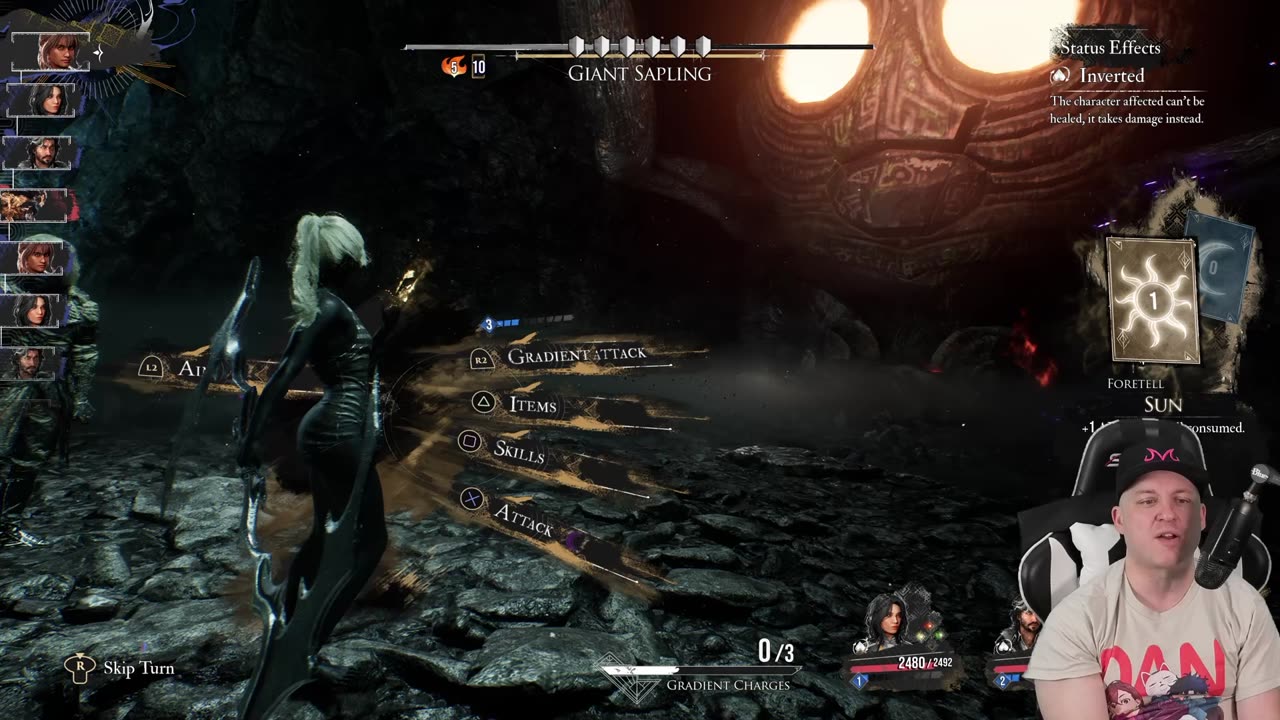Open the Items battle menu
The image size is (1280, 720).
(x=532, y=404)
